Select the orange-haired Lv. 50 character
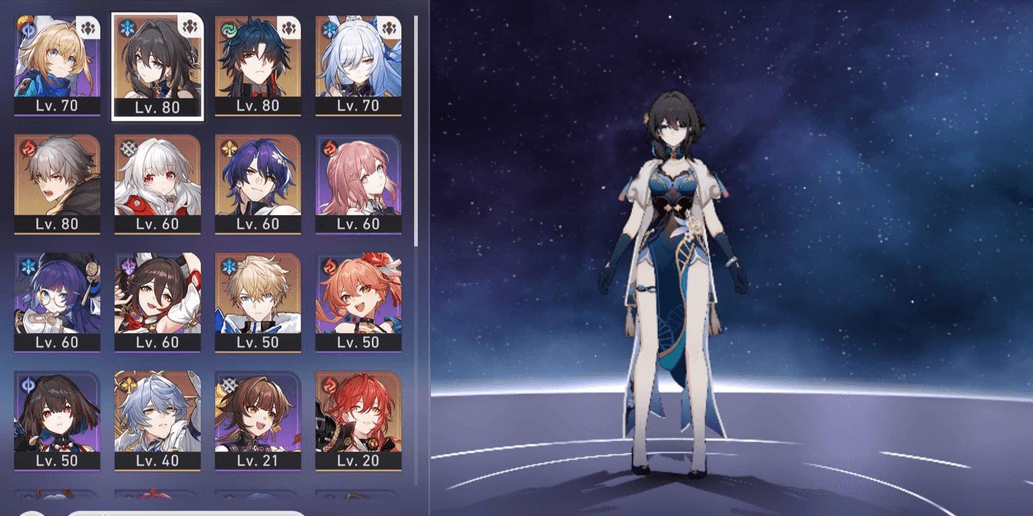Screen dimensions: 1033x516 [x=358, y=295]
